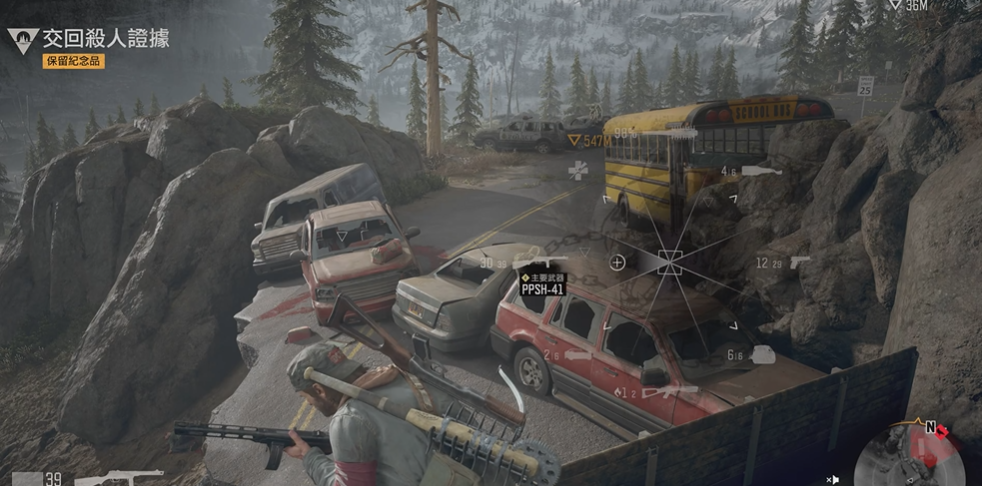Open the medical items slot on the wheel
This screenshot has height=486, width=982.
[577, 171]
